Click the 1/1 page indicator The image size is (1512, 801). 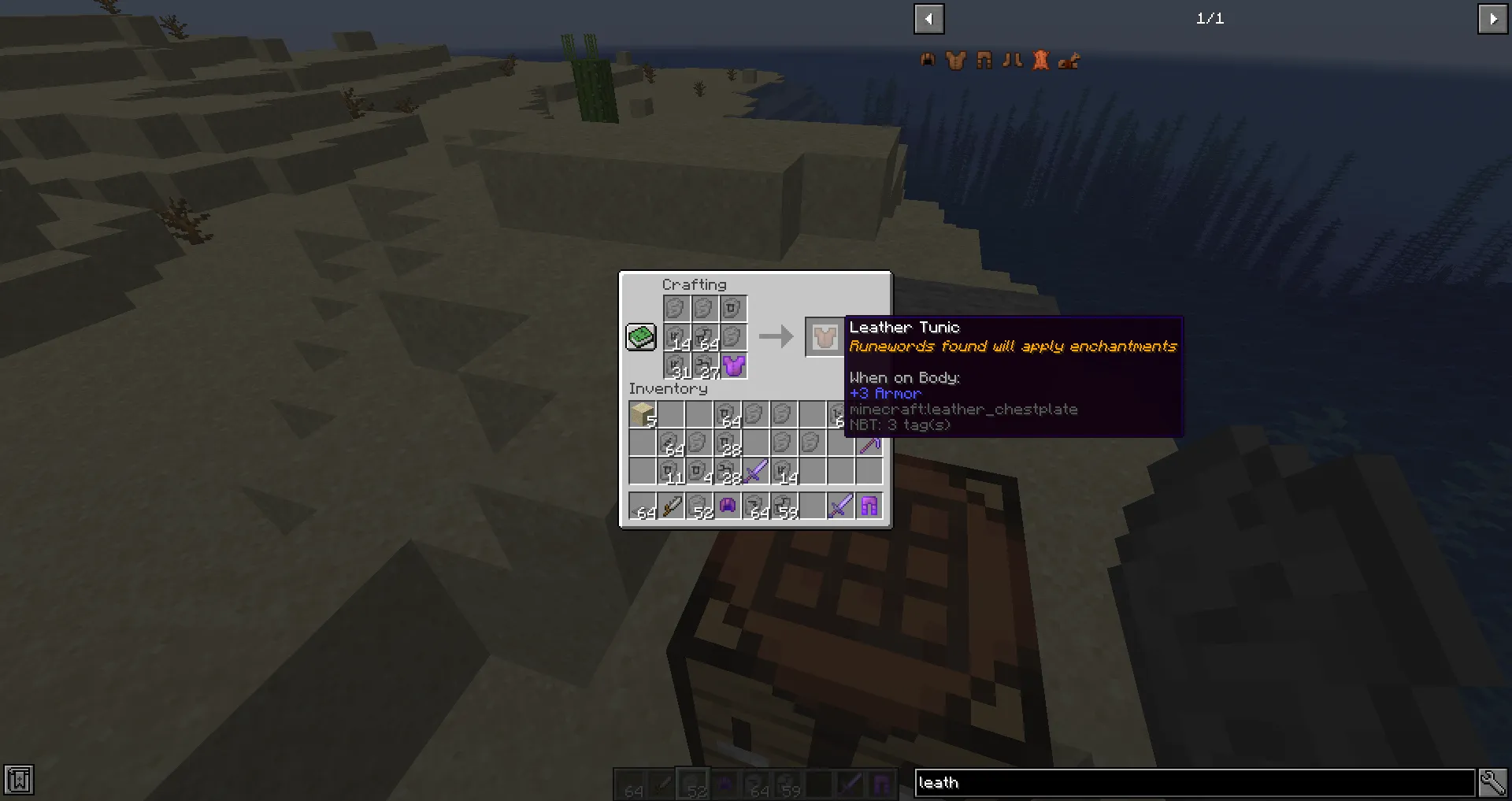pyautogui.click(x=1210, y=19)
